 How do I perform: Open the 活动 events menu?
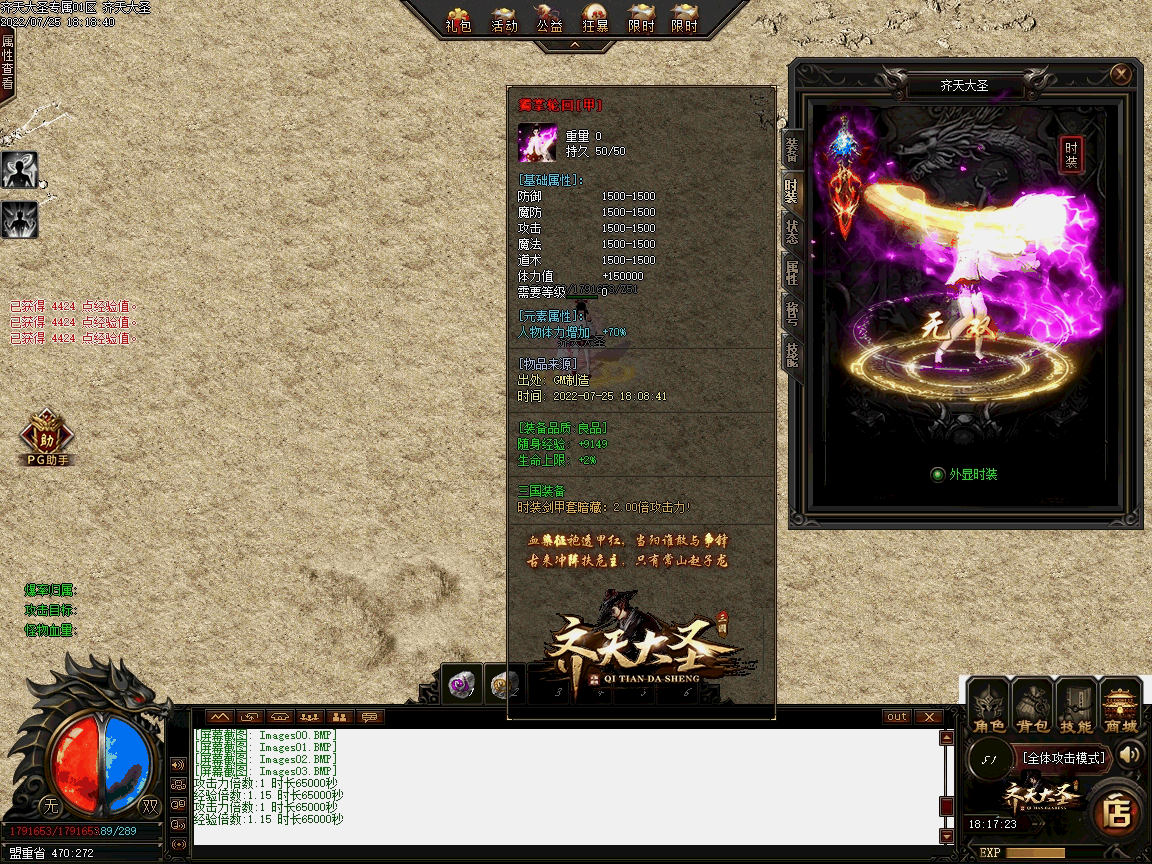(x=505, y=19)
